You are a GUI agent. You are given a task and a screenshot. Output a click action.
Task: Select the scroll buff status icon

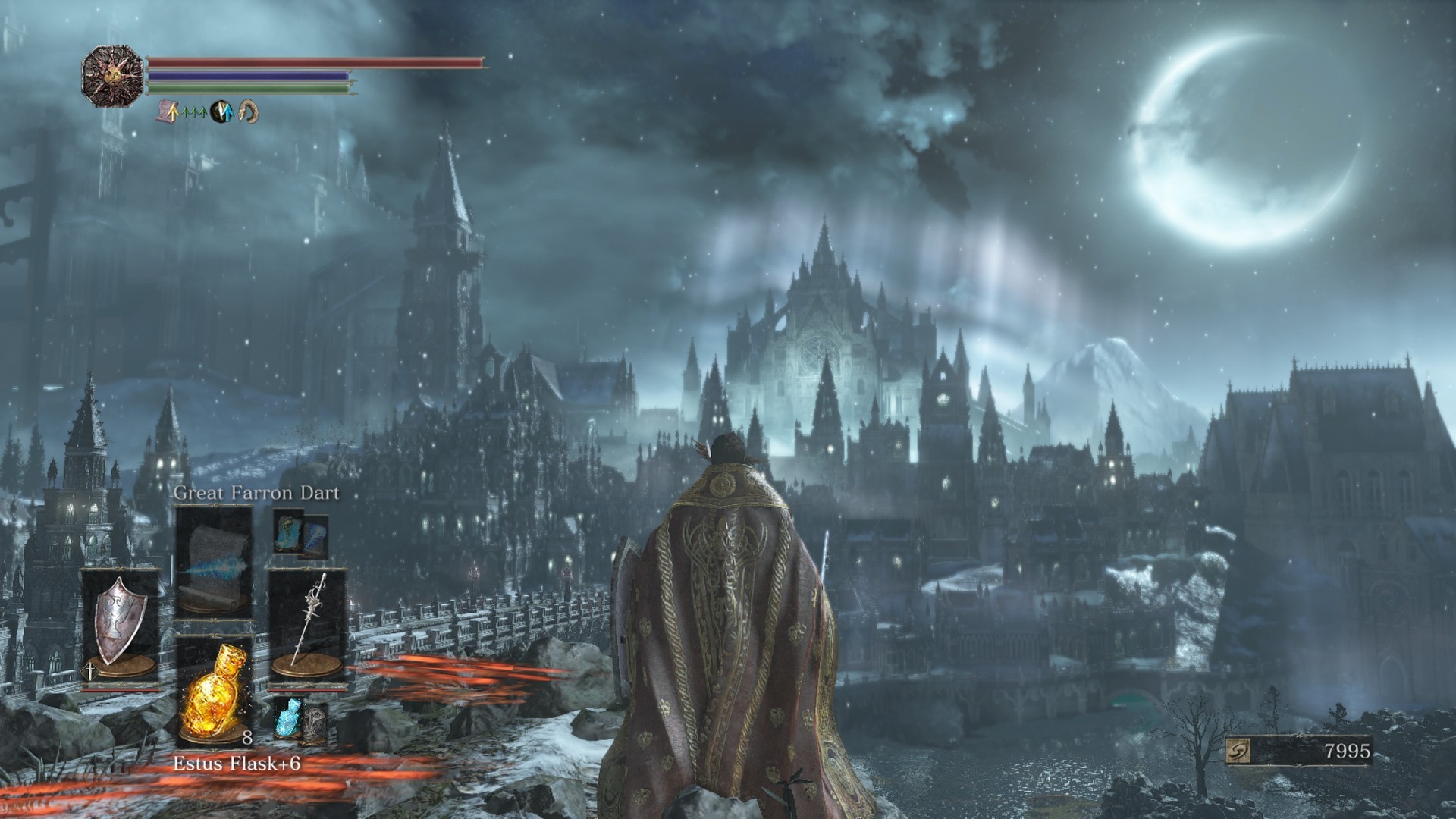[168, 112]
